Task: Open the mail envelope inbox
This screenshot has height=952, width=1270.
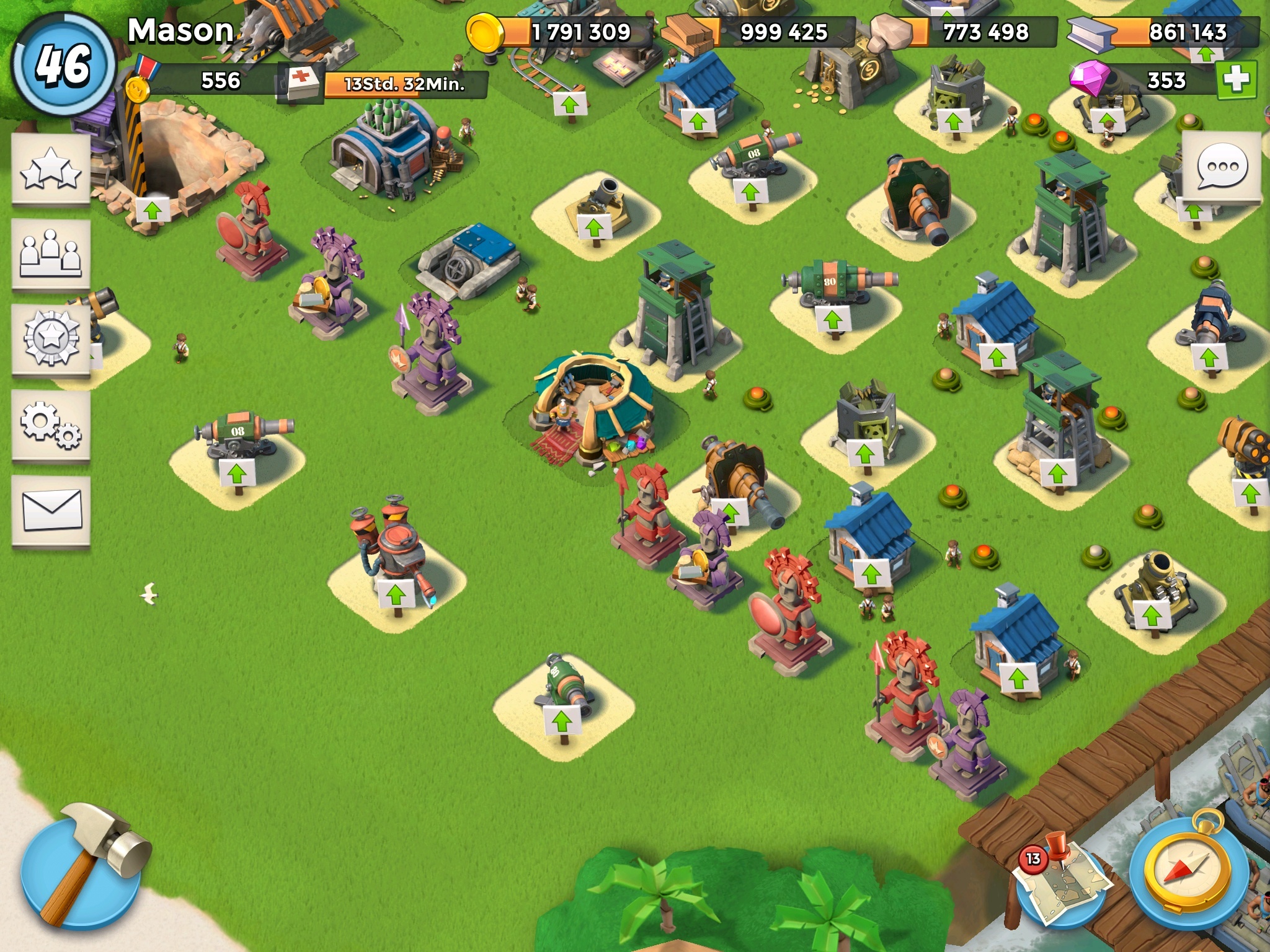Action: point(51,510)
